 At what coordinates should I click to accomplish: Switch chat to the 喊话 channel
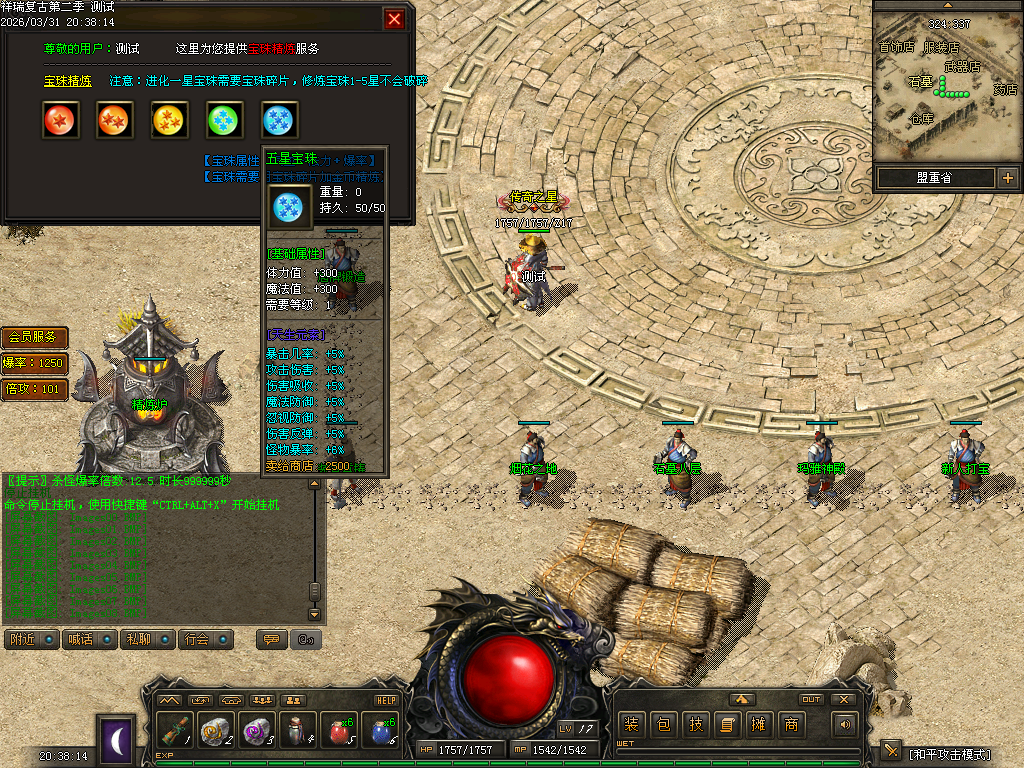[x=89, y=639]
